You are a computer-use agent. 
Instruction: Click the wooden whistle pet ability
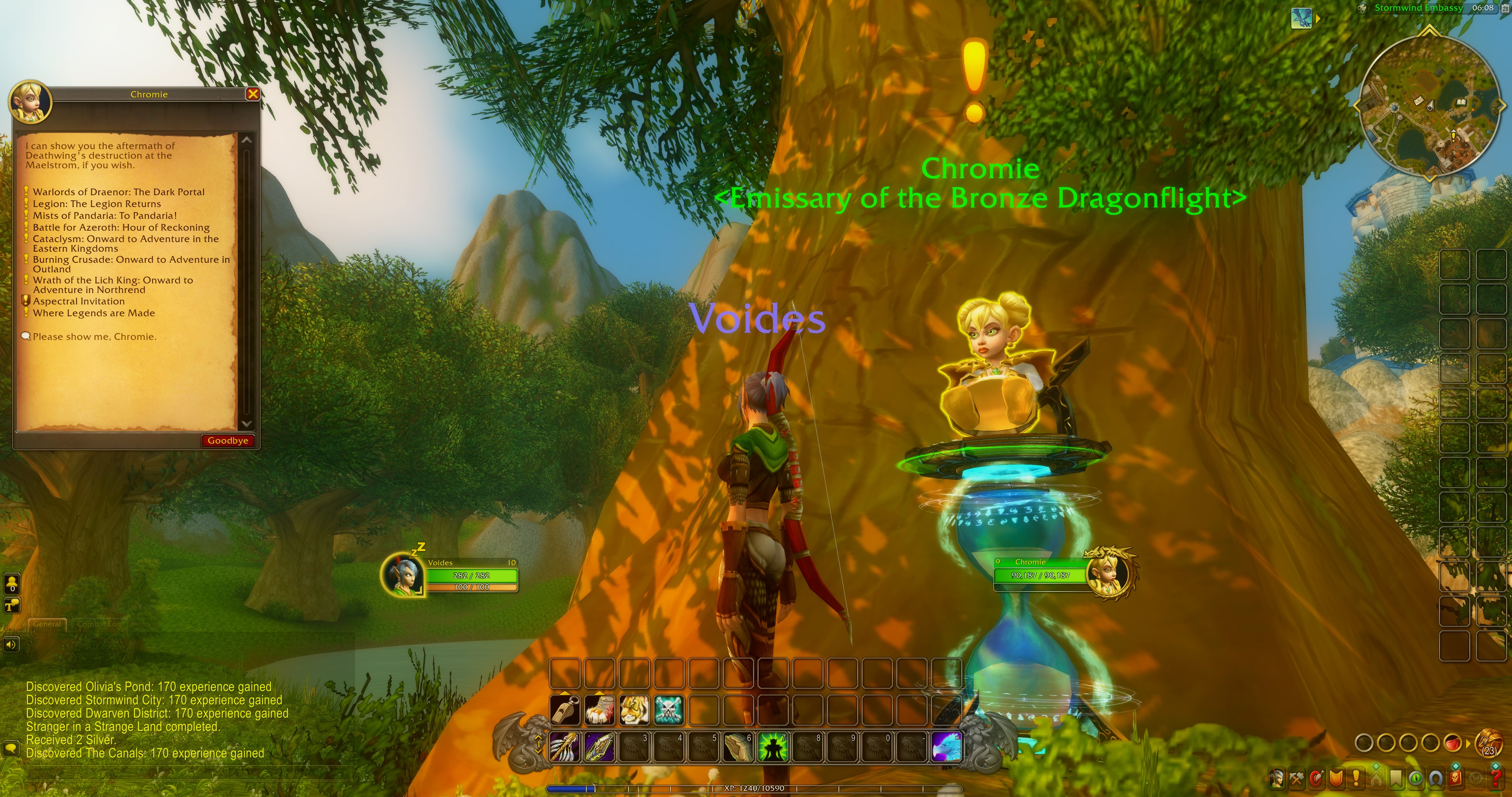click(x=565, y=710)
